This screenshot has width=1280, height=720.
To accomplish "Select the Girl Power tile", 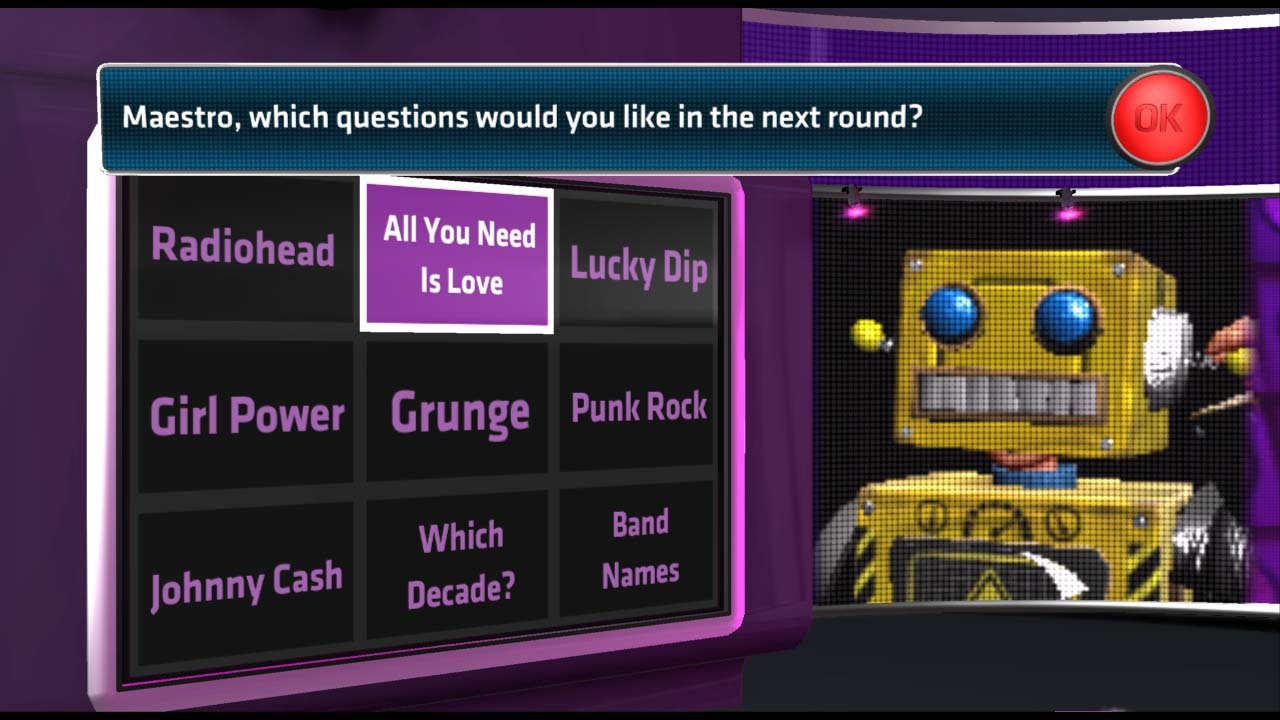I will [x=245, y=410].
